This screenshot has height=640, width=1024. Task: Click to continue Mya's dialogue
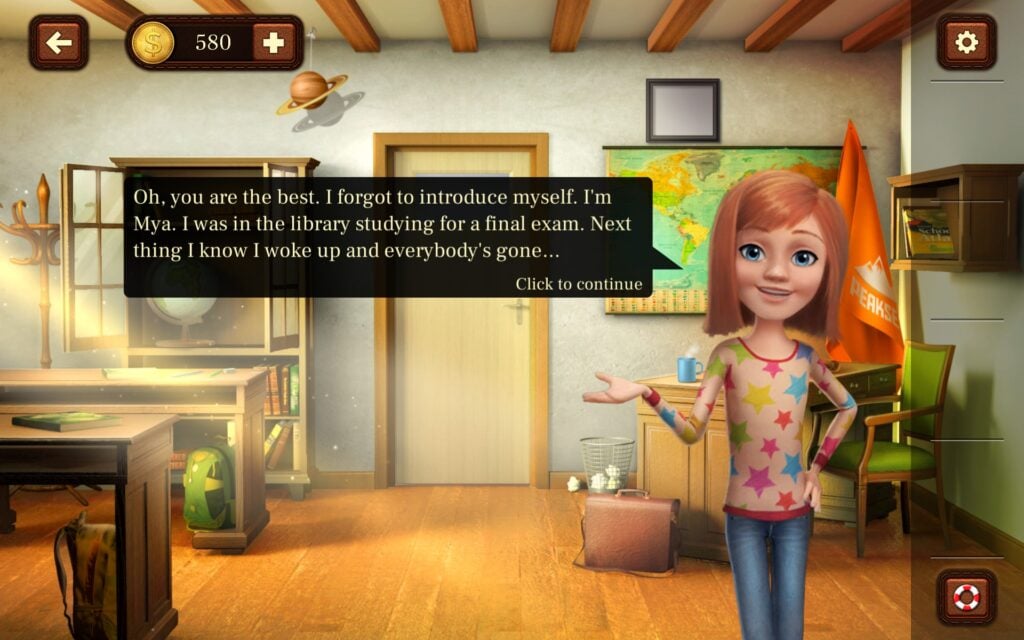[x=578, y=284]
